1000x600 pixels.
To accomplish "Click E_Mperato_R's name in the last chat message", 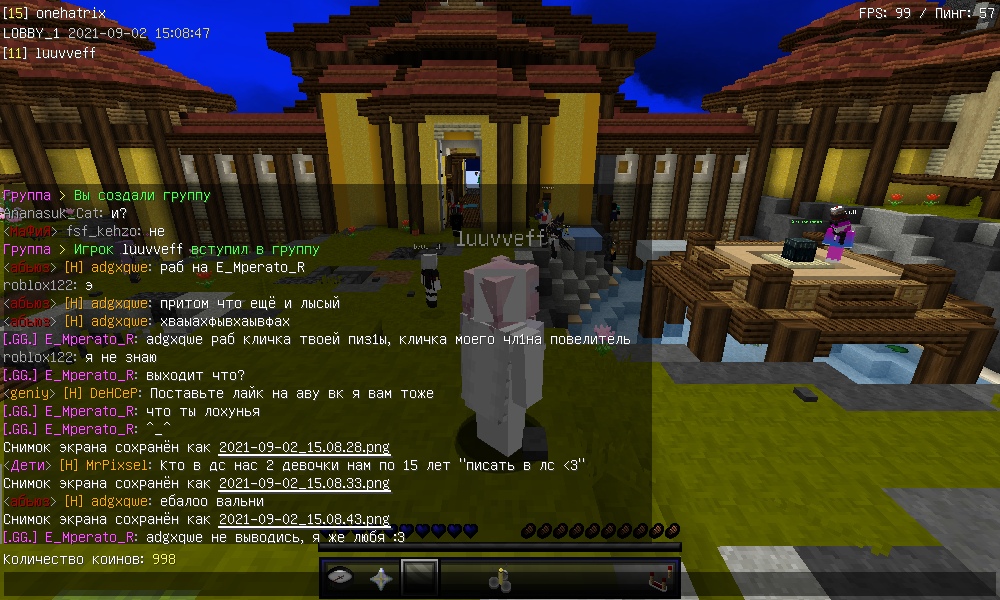I will 91,538.
